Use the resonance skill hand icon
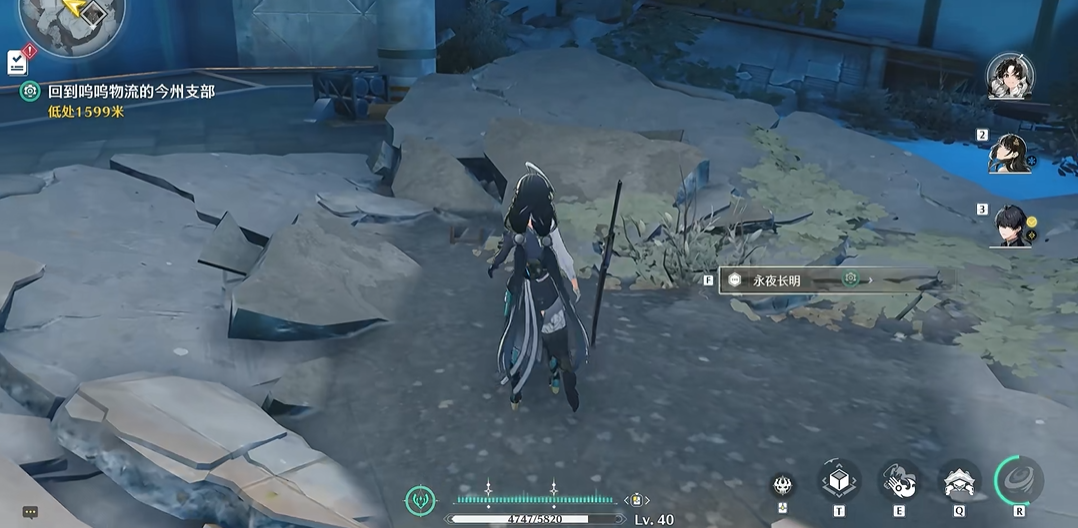This screenshot has height=528, width=1078. click(x=899, y=482)
